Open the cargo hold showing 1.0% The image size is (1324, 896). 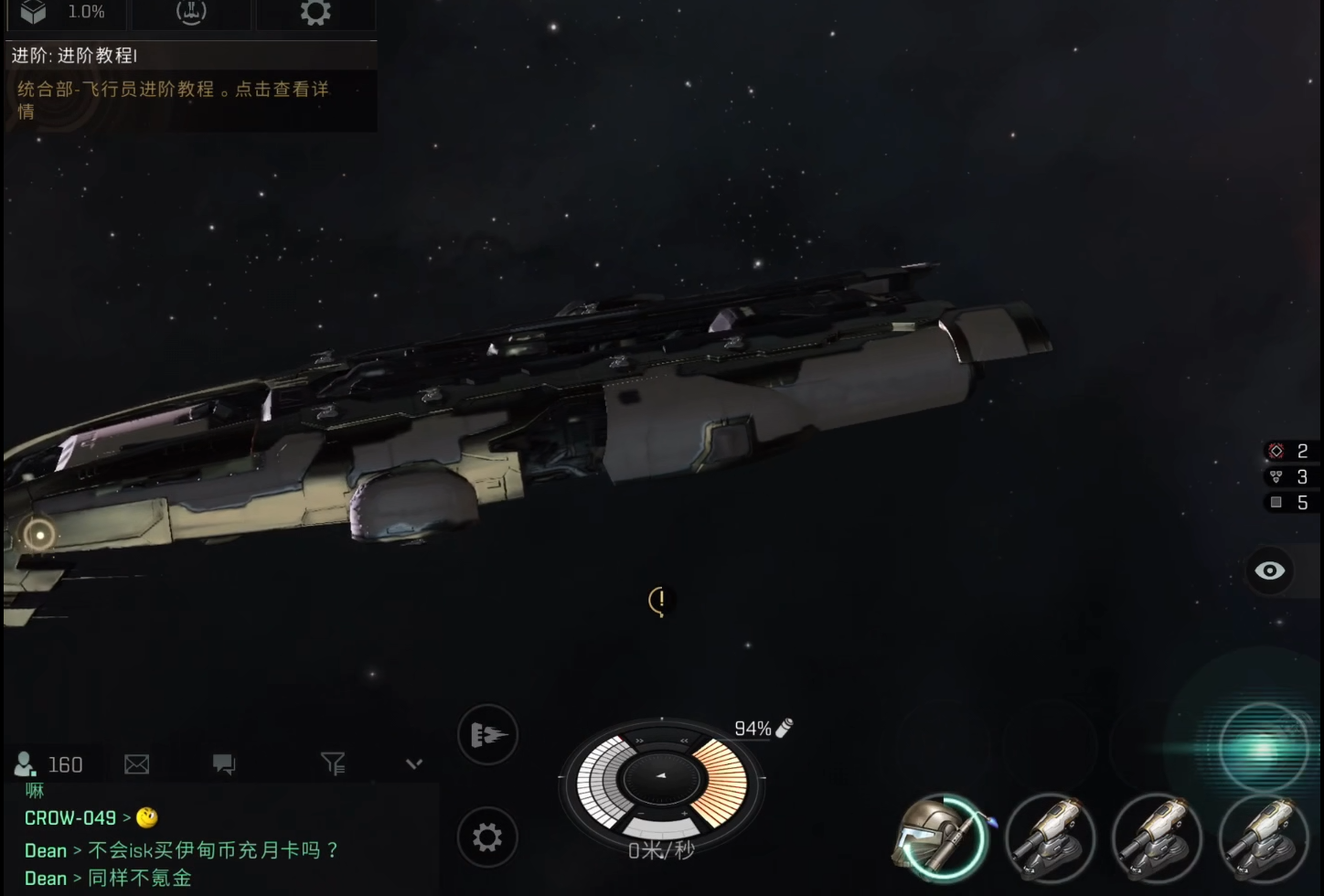click(64, 12)
